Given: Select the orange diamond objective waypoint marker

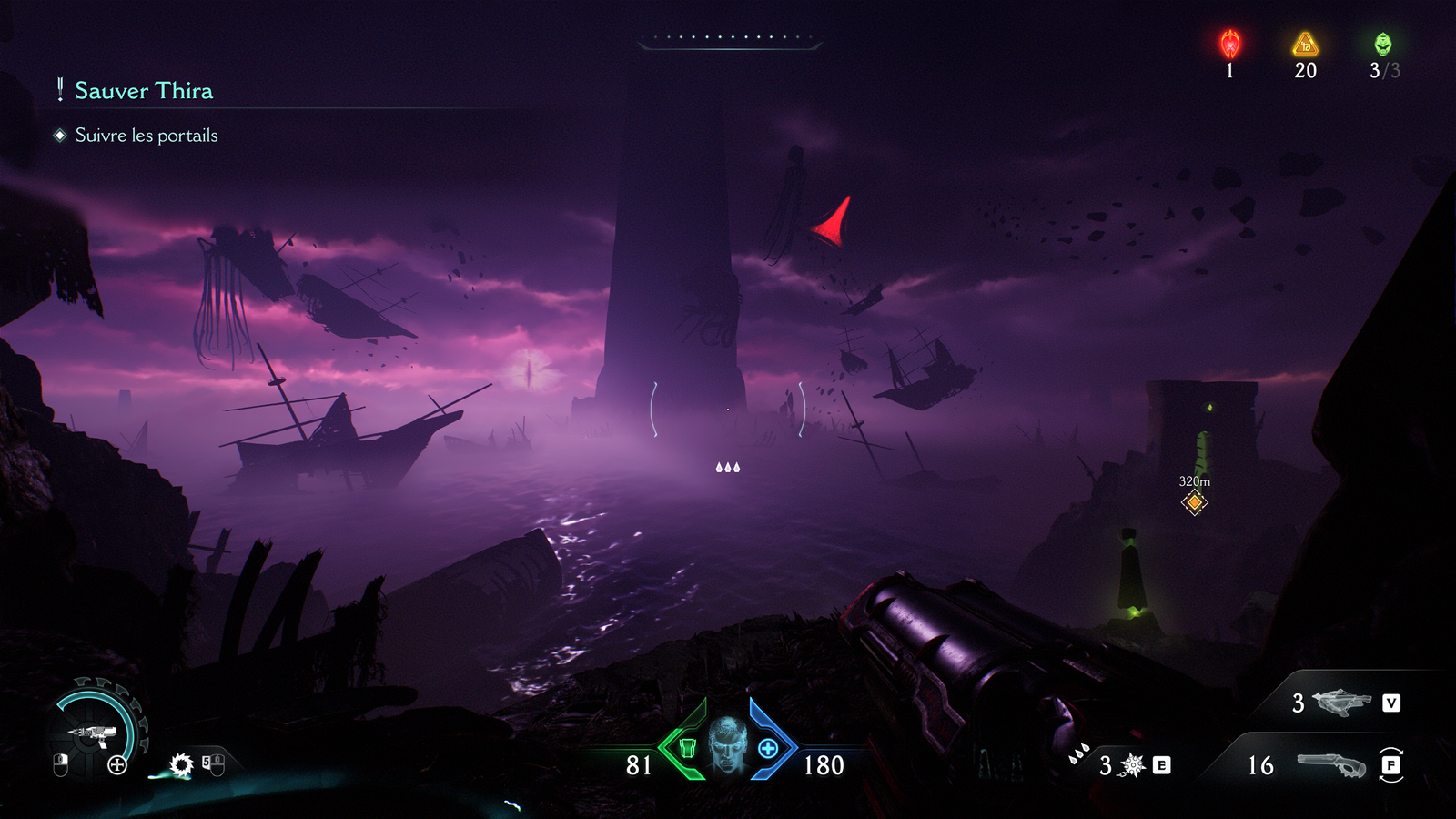Looking at the screenshot, I should click(x=1194, y=502).
